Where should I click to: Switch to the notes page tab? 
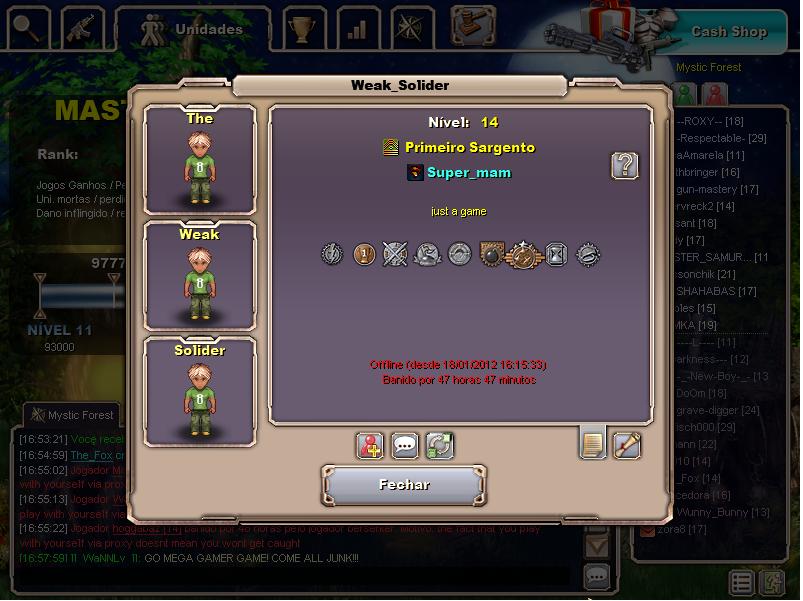pos(593,443)
